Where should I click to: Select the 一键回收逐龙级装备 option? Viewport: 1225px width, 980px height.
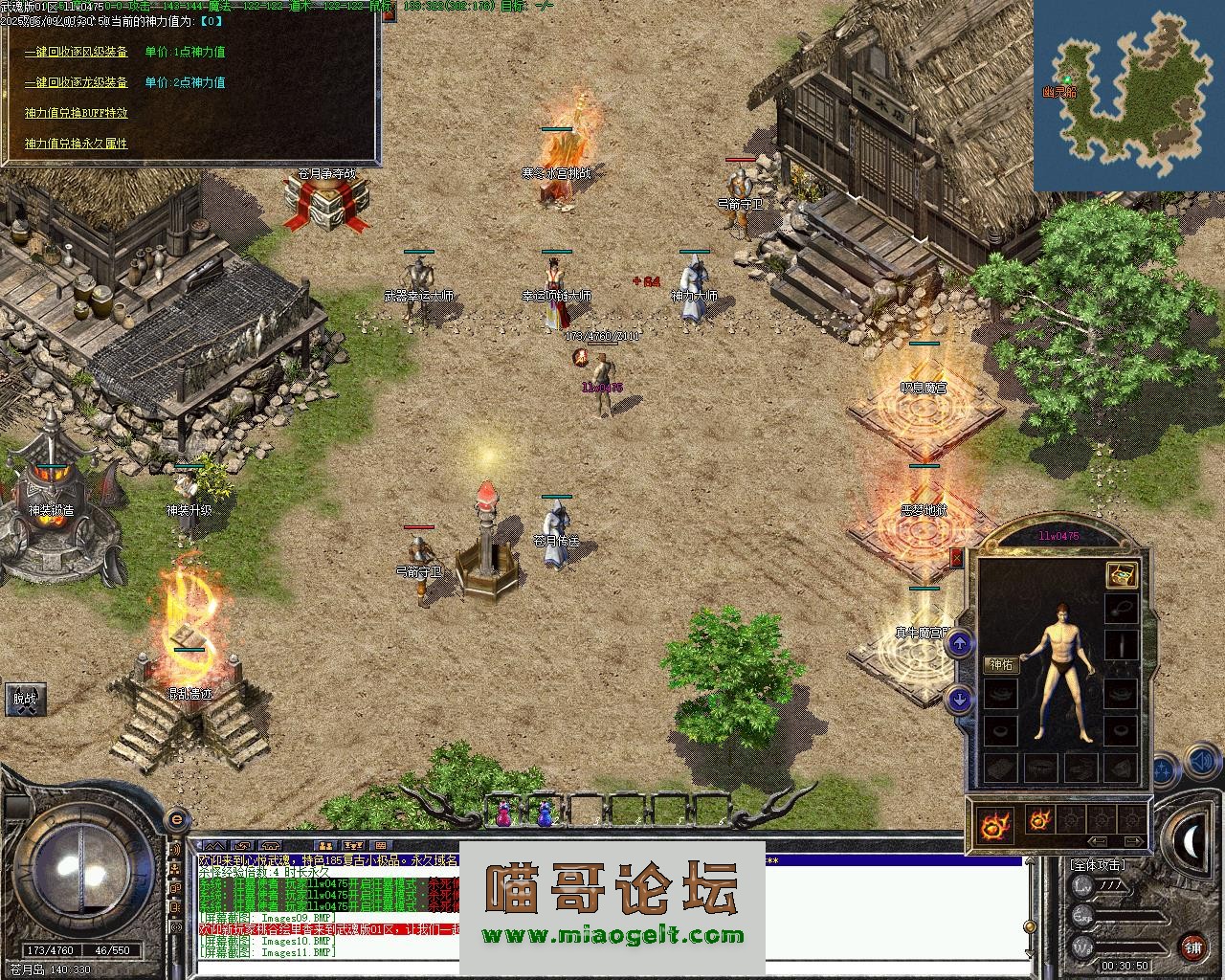click(77, 83)
